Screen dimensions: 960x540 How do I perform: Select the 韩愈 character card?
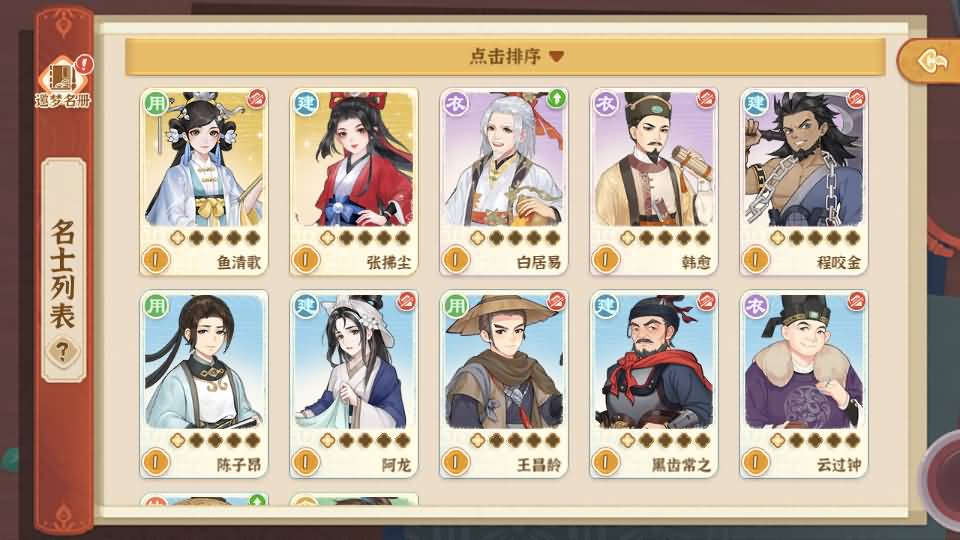[x=654, y=180]
